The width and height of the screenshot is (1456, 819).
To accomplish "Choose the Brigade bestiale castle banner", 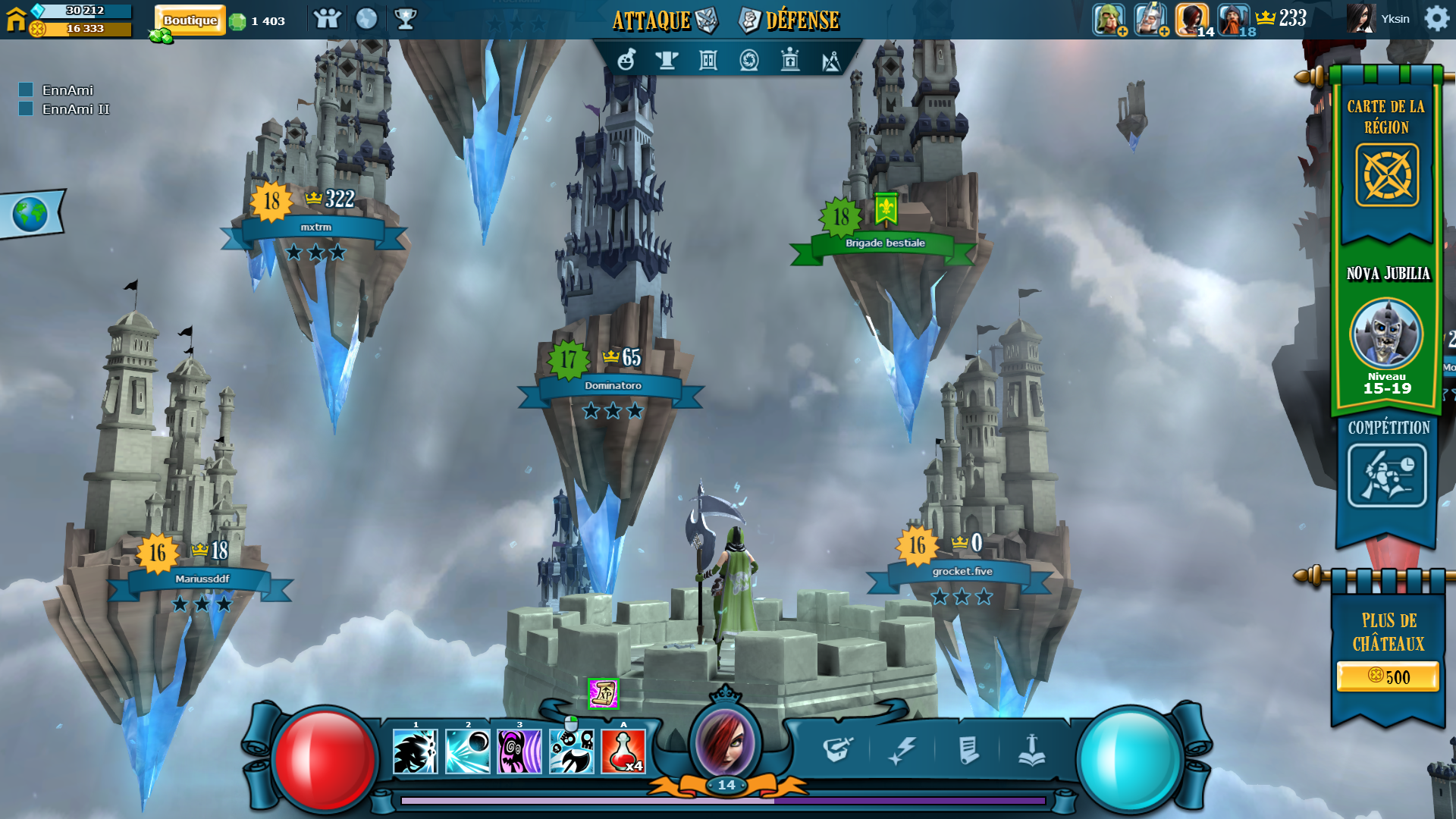I will 885,243.
